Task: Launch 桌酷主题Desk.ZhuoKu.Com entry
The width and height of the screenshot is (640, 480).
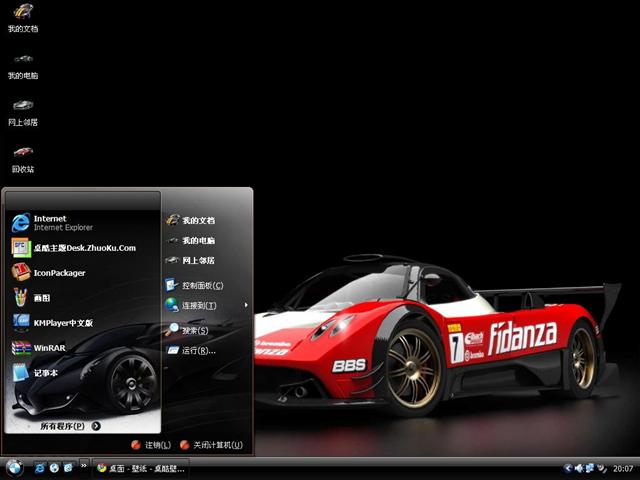Action: click(84, 247)
